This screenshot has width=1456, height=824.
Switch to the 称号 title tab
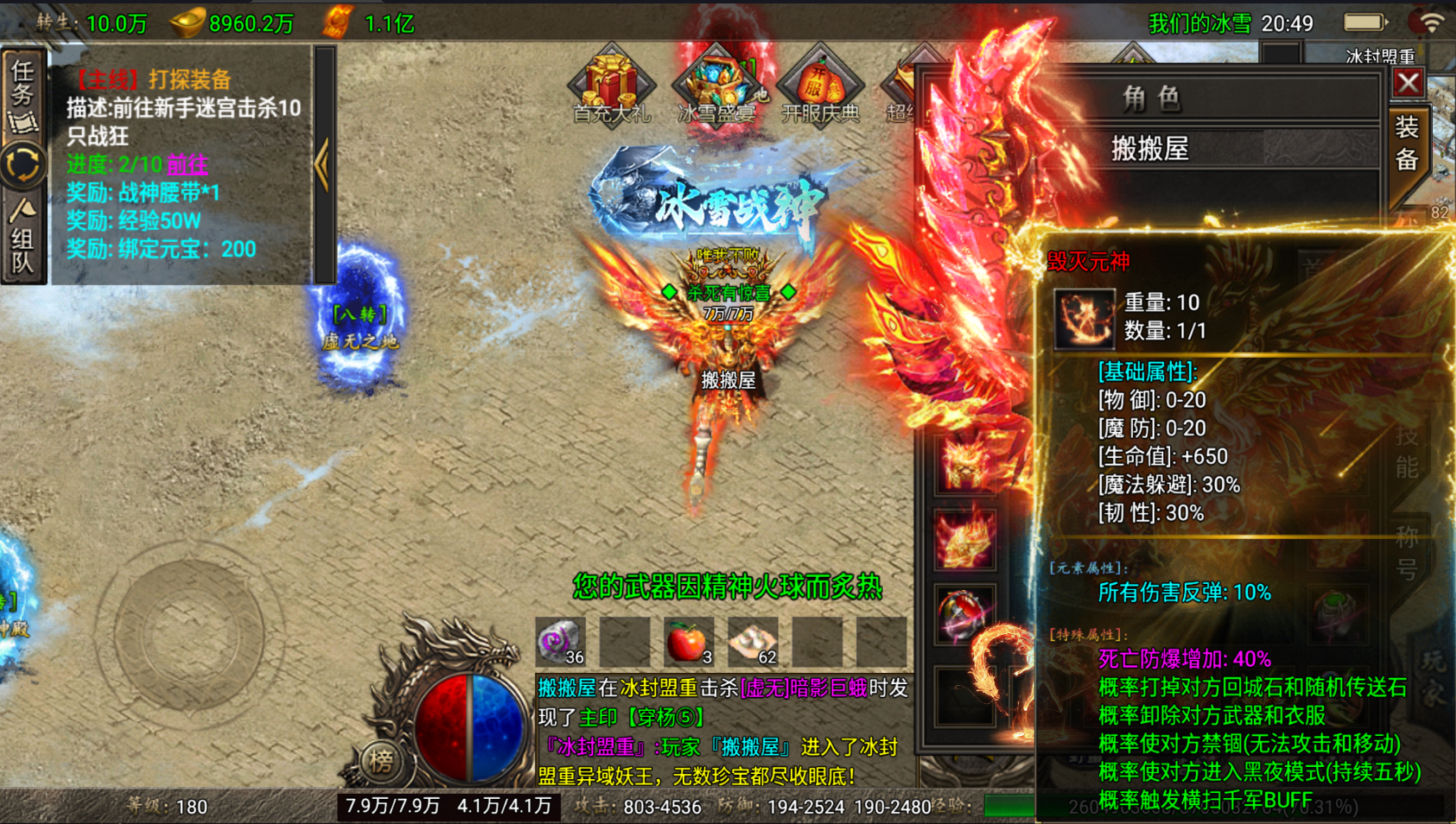tap(1407, 553)
